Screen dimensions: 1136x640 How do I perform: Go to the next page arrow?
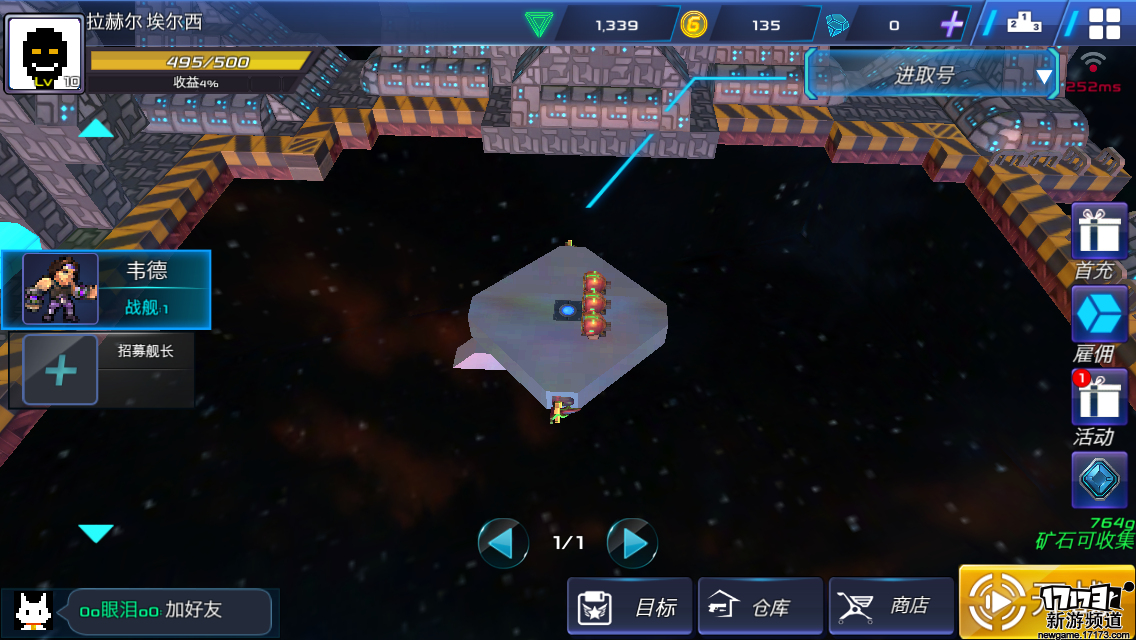pos(632,543)
